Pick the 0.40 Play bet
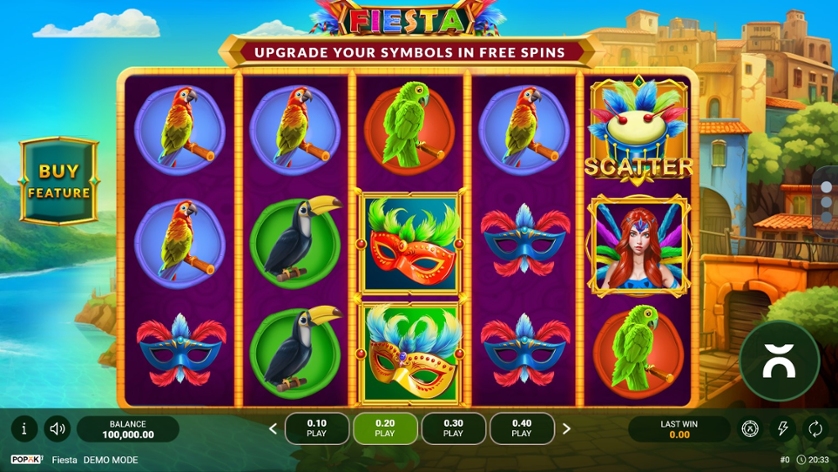Image resolution: width=838 pixels, height=472 pixels. [521, 429]
